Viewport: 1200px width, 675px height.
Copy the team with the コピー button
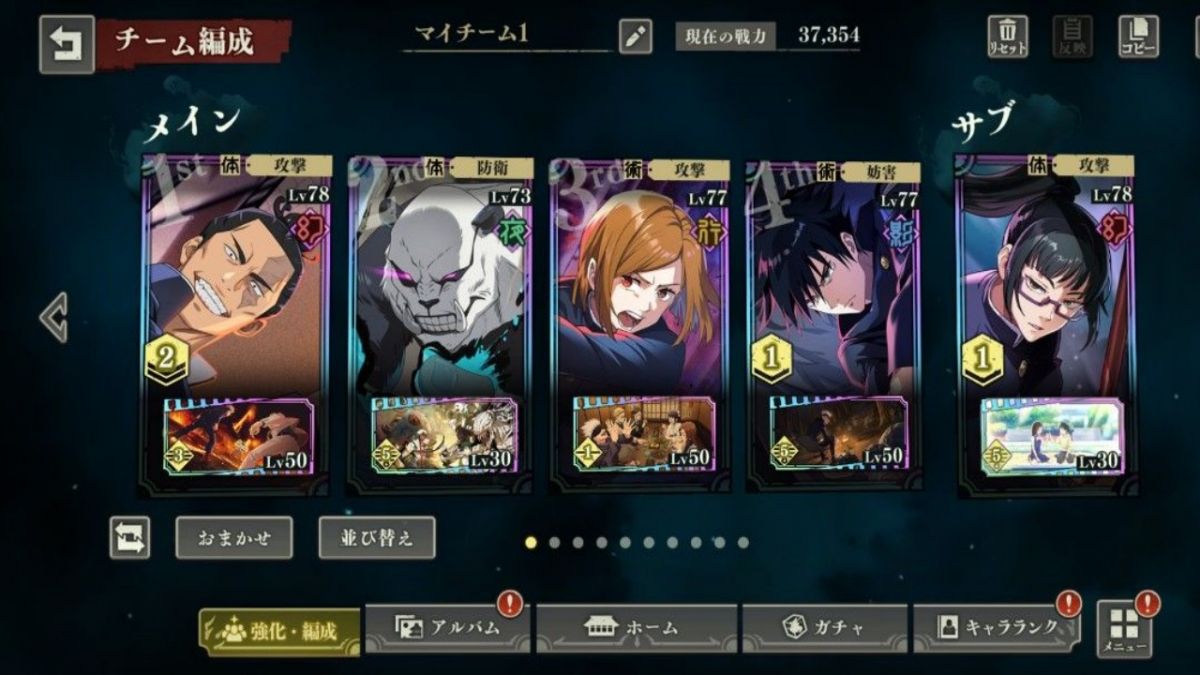tap(1138, 37)
